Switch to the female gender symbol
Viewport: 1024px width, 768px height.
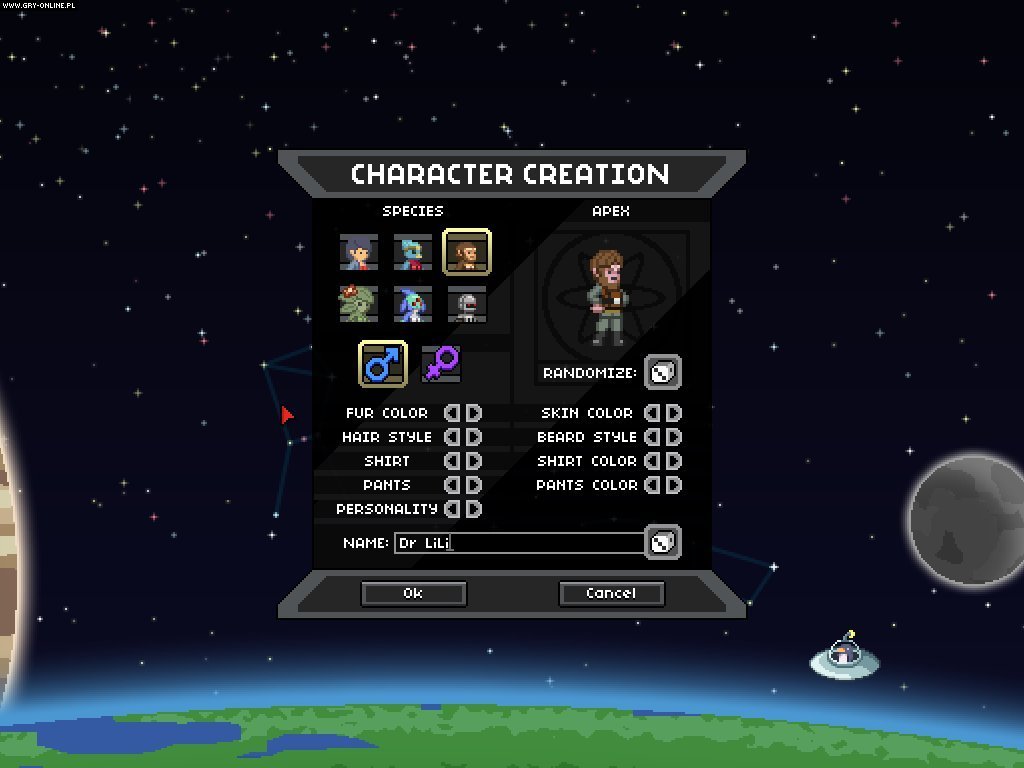click(x=440, y=364)
